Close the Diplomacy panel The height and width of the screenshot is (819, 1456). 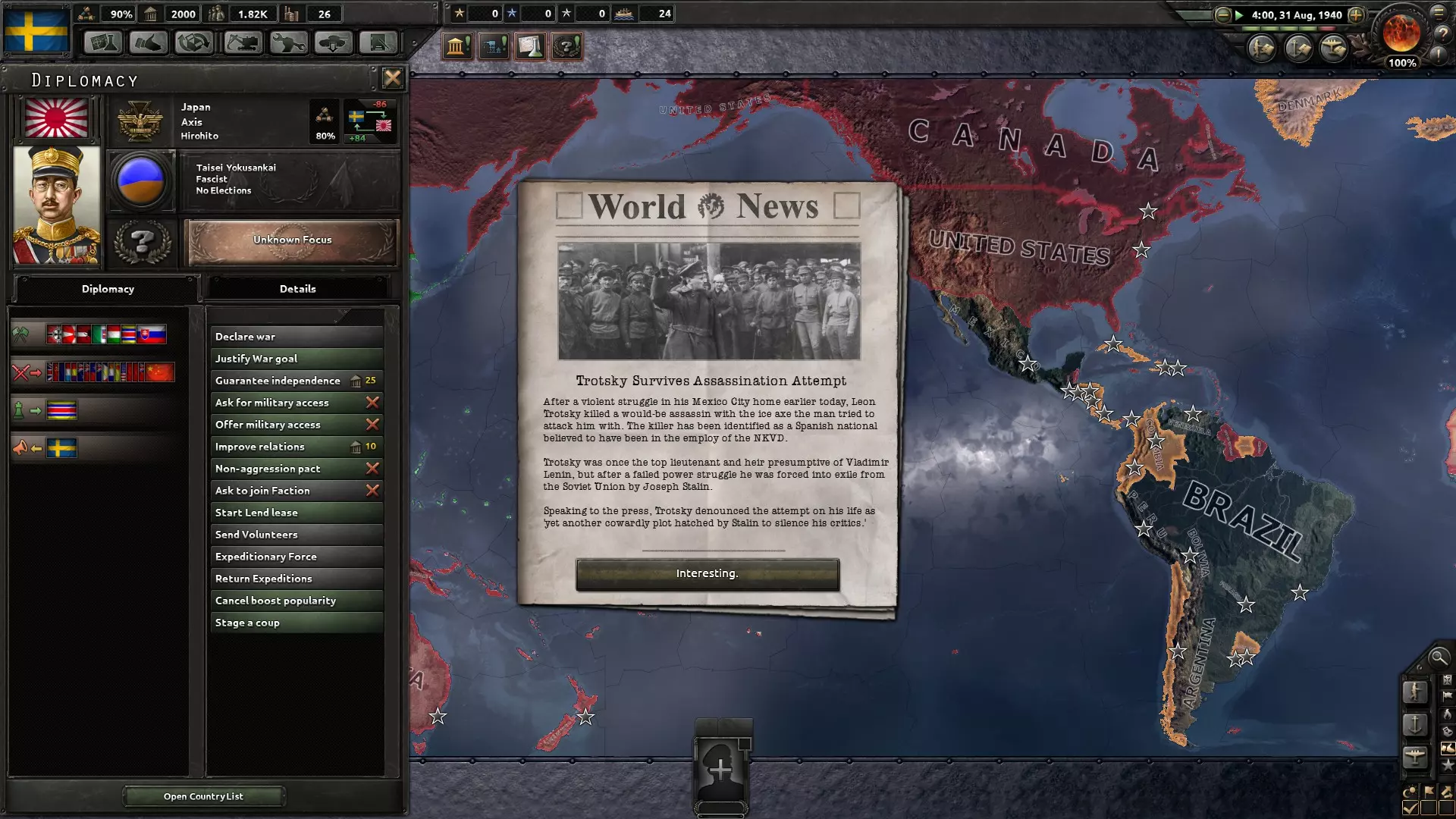(x=392, y=78)
